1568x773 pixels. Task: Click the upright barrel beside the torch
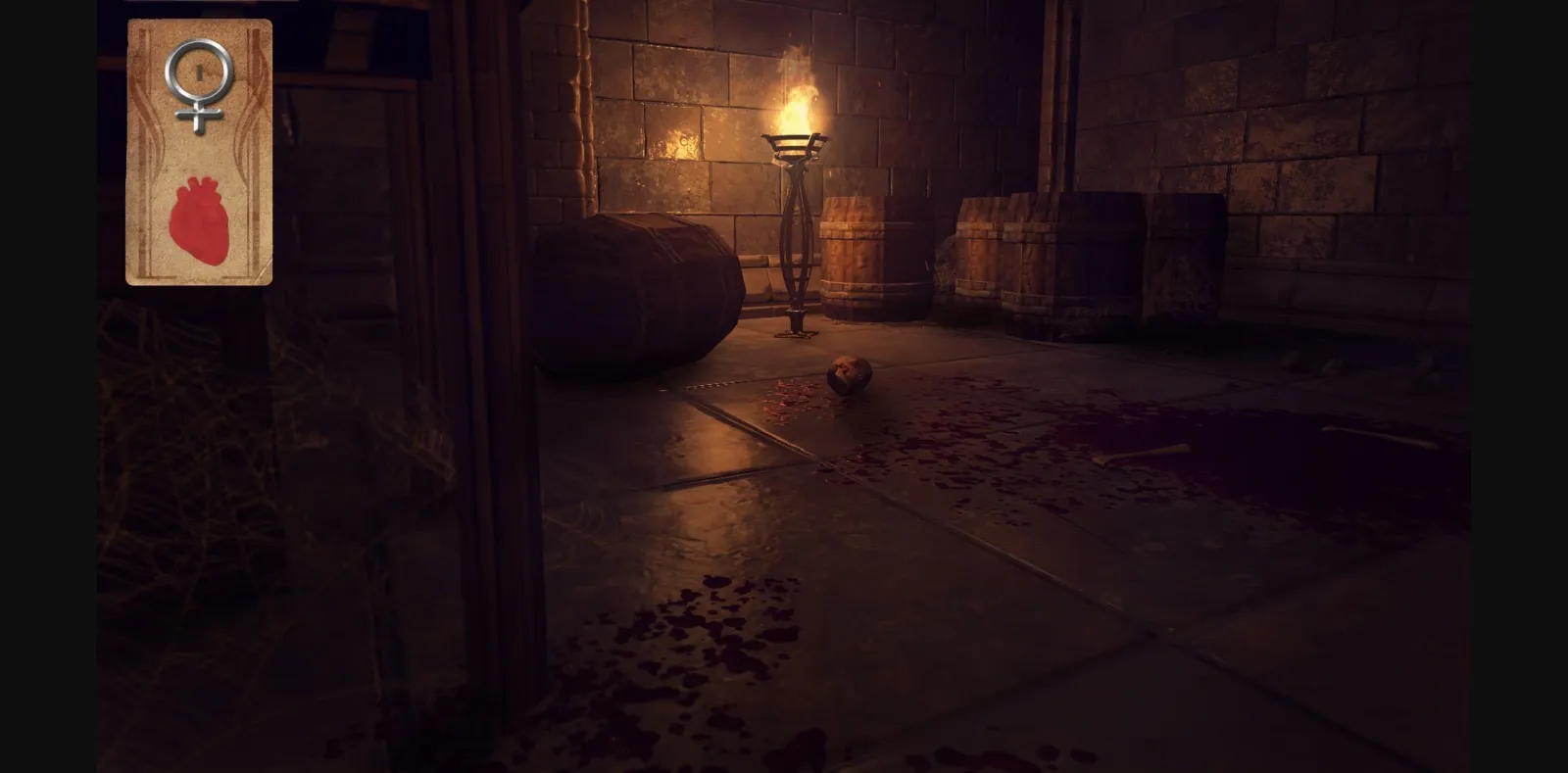pos(875,255)
